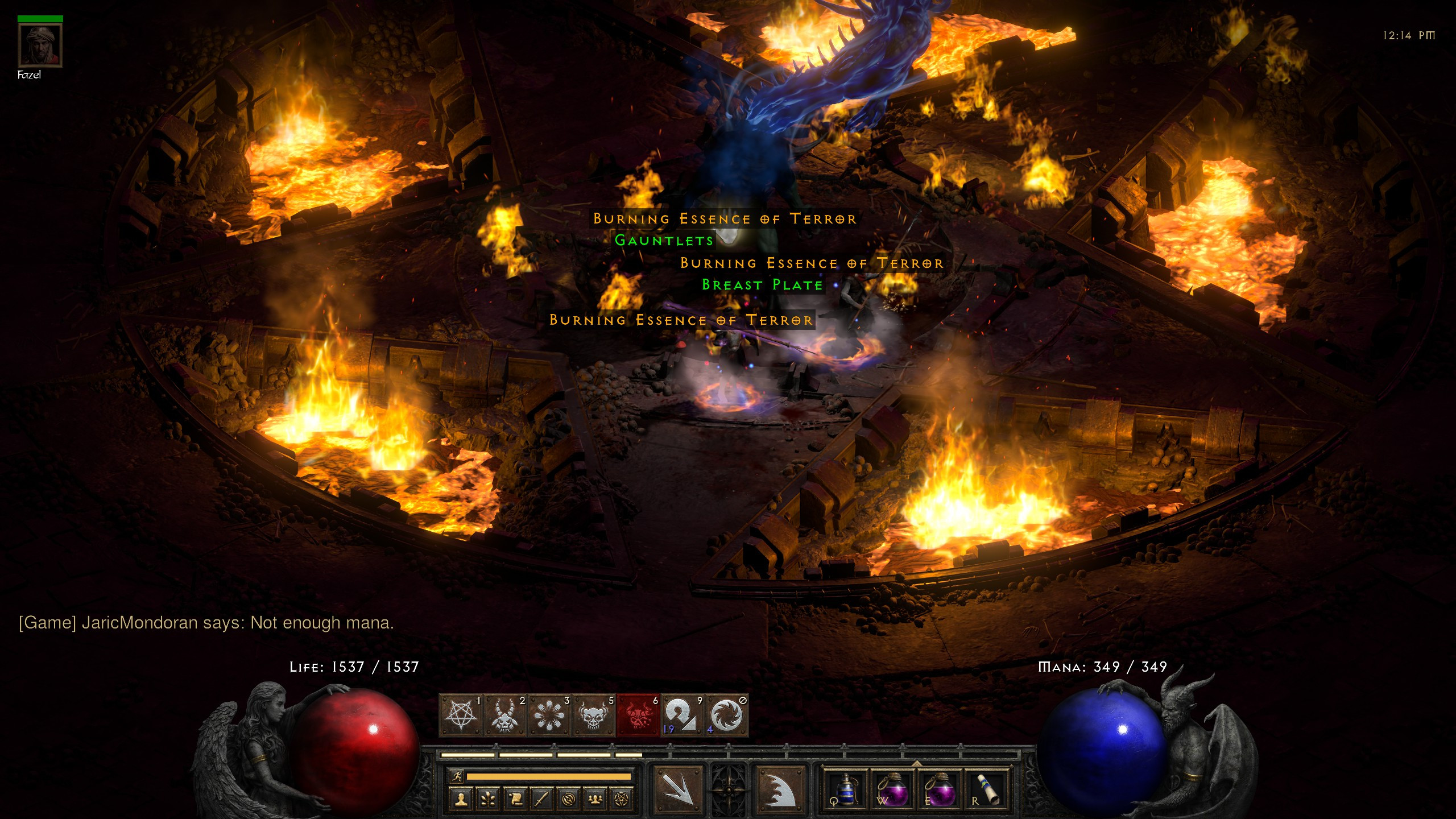This screenshot has width=1456, height=819.
Task: Open the skill tree button
Action: click(x=488, y=799)
